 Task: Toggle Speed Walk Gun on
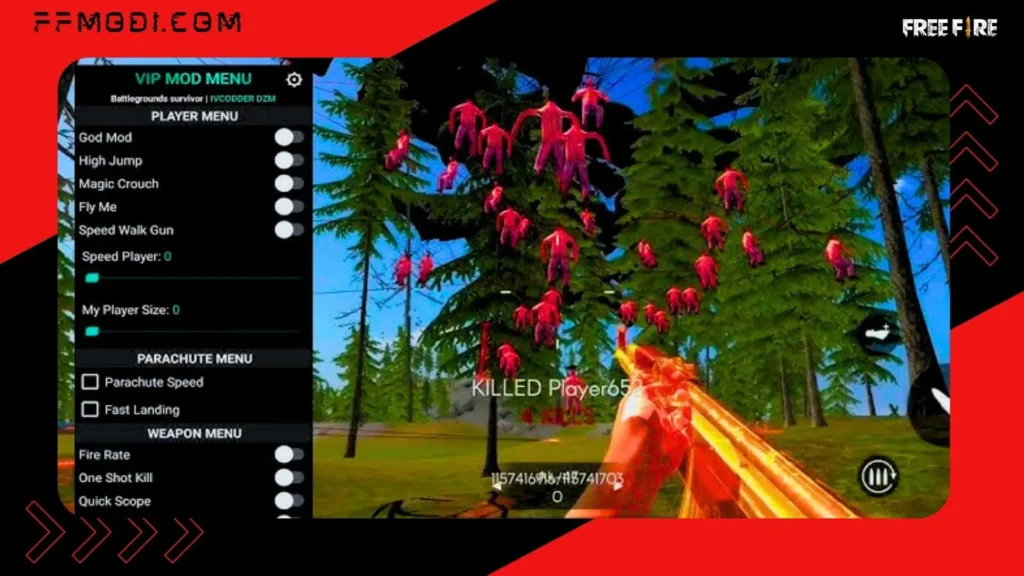click(x=289, y=230)
